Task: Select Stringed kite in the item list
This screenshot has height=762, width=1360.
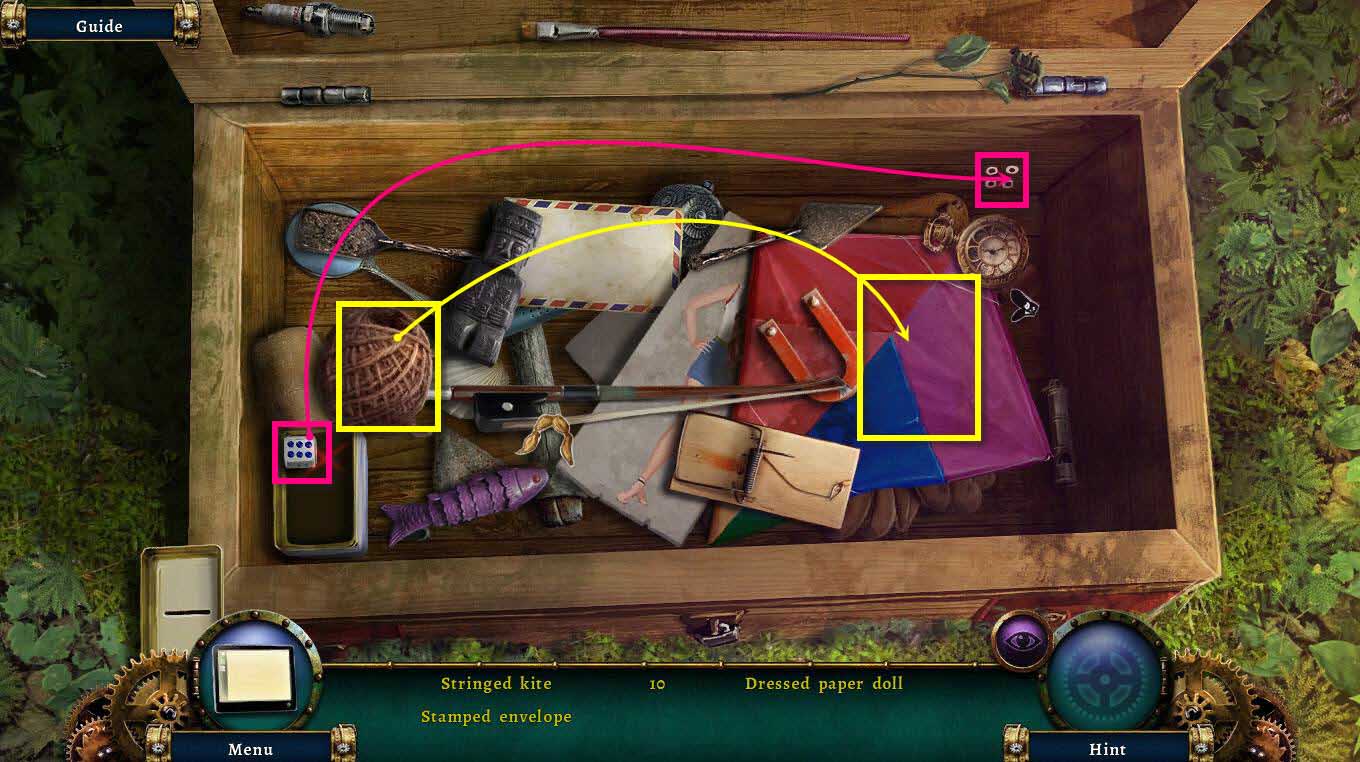Action: pos(497,683)
